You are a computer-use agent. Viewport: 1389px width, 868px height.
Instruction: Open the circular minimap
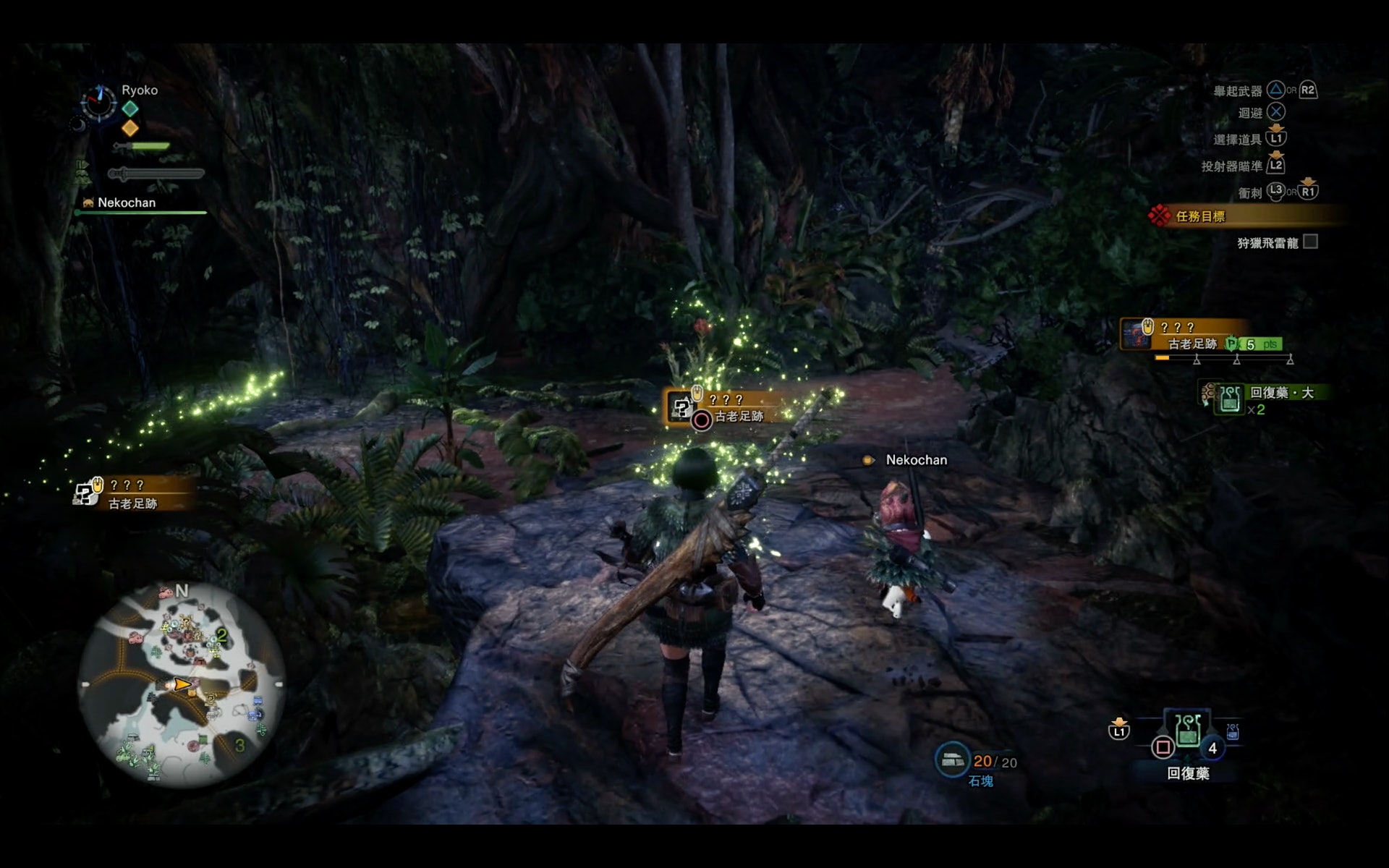[x=181, y=684]
